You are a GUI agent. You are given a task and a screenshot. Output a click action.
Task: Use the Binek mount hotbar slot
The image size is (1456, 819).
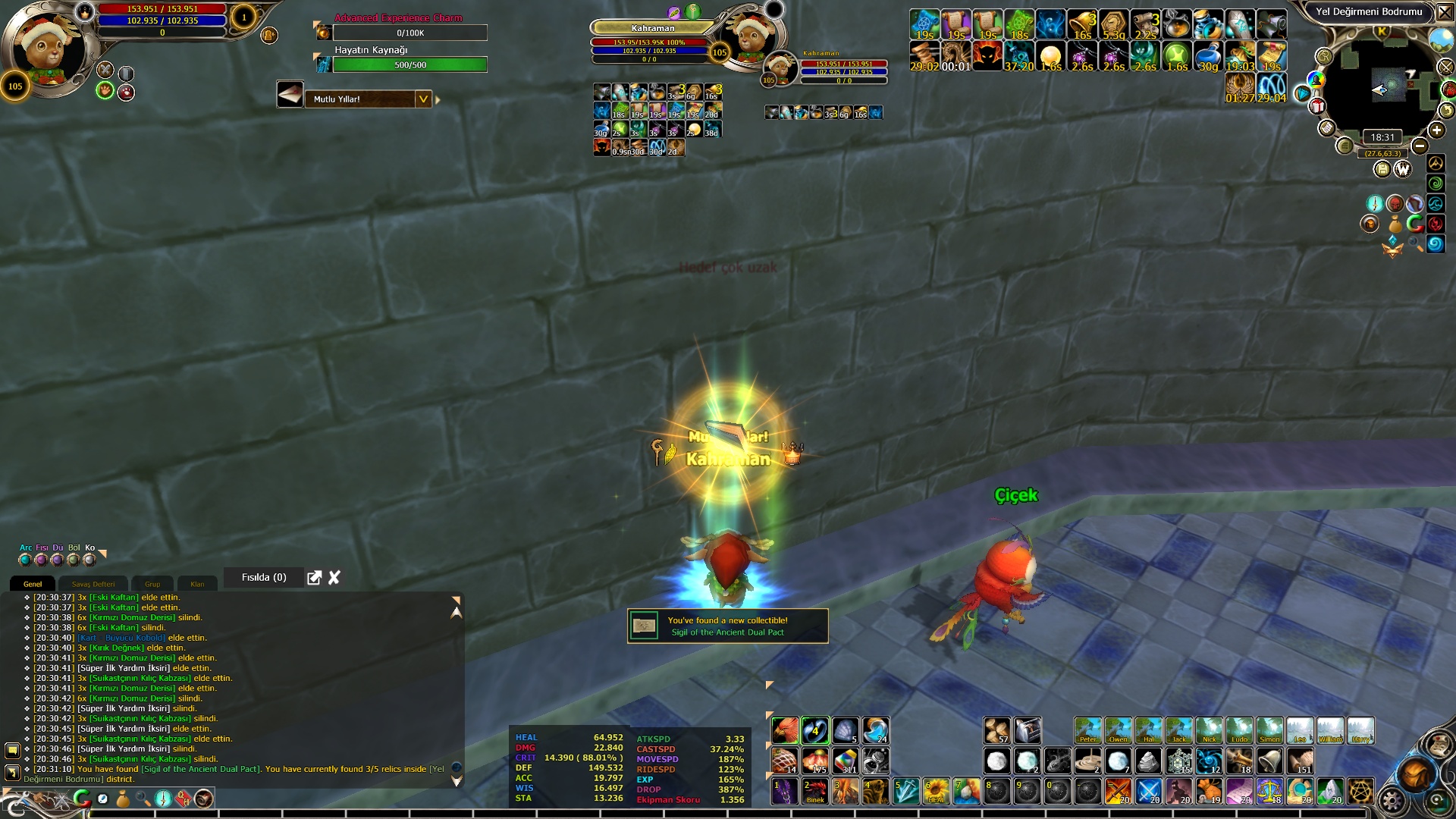coord(815,792)
